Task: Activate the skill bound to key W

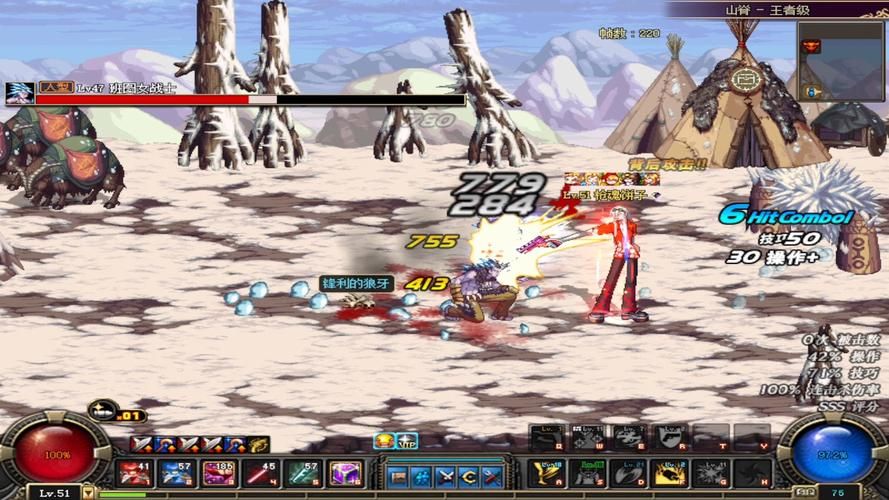Action: (x=587, y=437)
